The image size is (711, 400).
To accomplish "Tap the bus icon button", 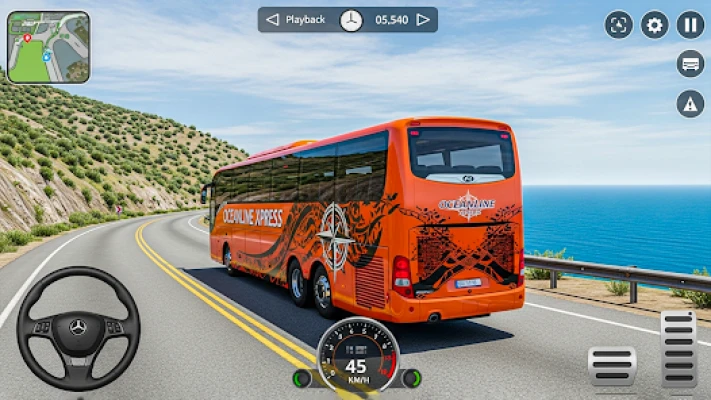I will pyautogui.click(x=690, y=64).
